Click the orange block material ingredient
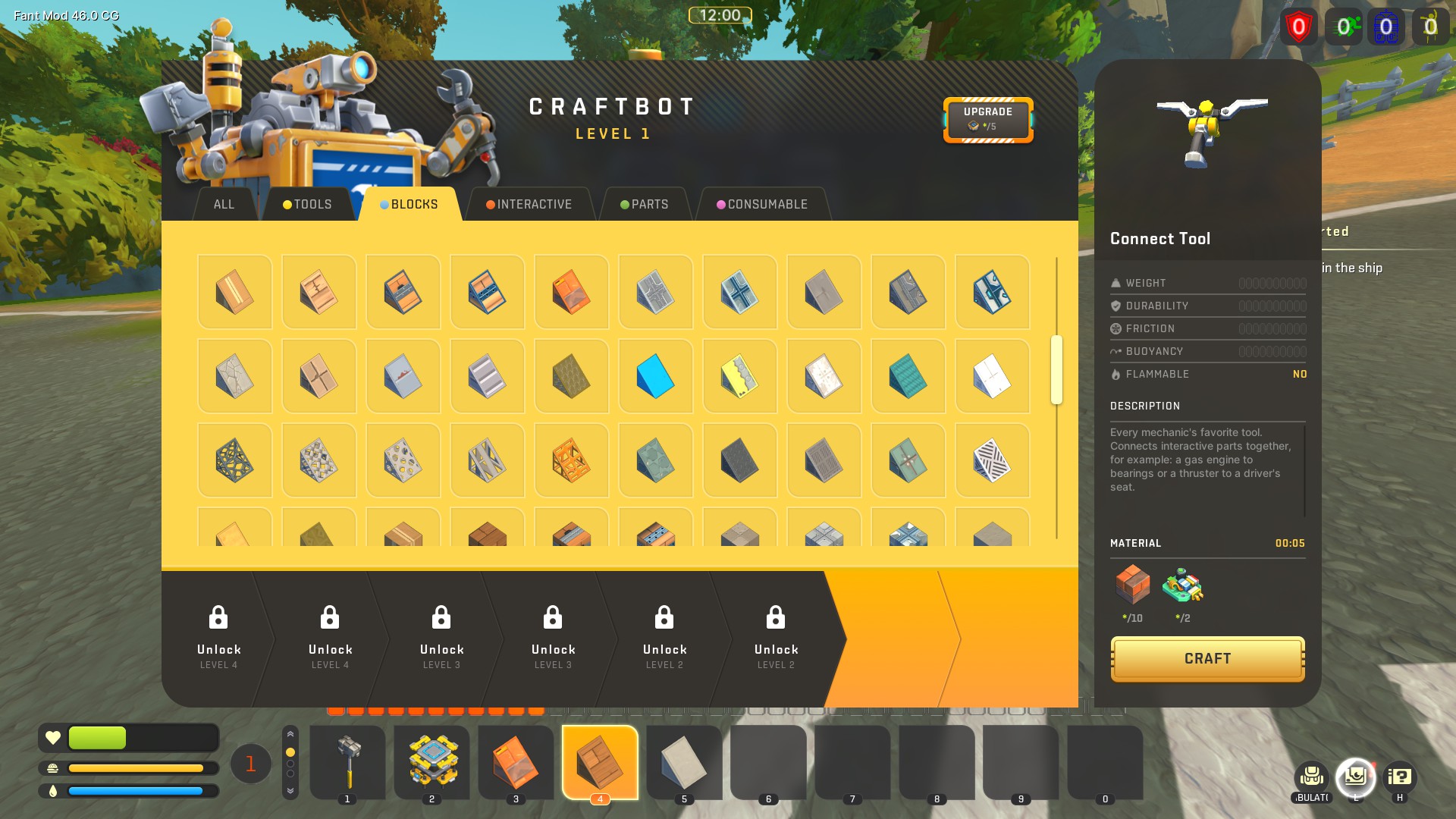The height and width of the screenshot is (819, 1456). tap(1133, 585)
